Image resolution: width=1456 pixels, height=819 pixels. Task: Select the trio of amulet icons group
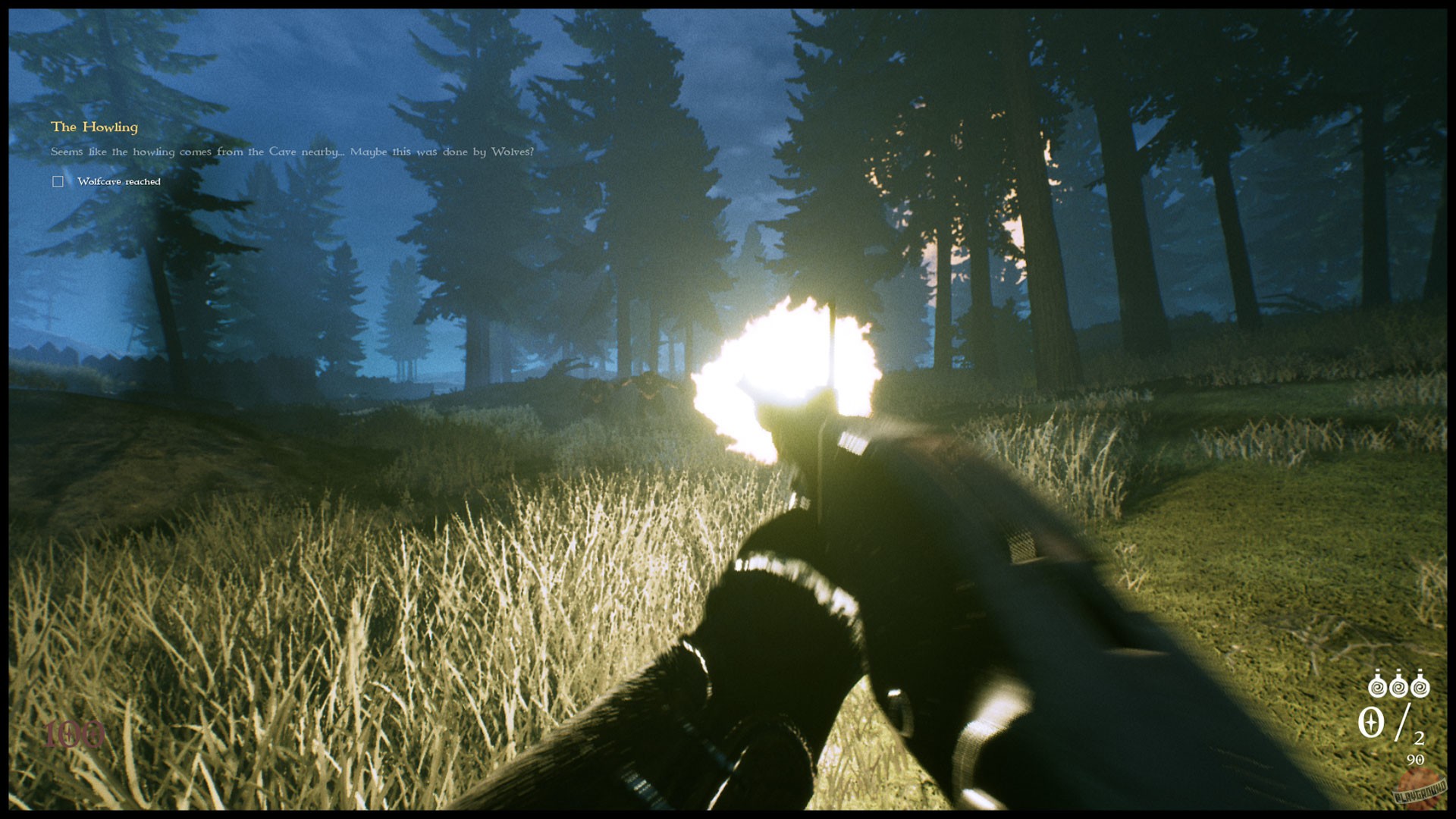coord(1398,686)
